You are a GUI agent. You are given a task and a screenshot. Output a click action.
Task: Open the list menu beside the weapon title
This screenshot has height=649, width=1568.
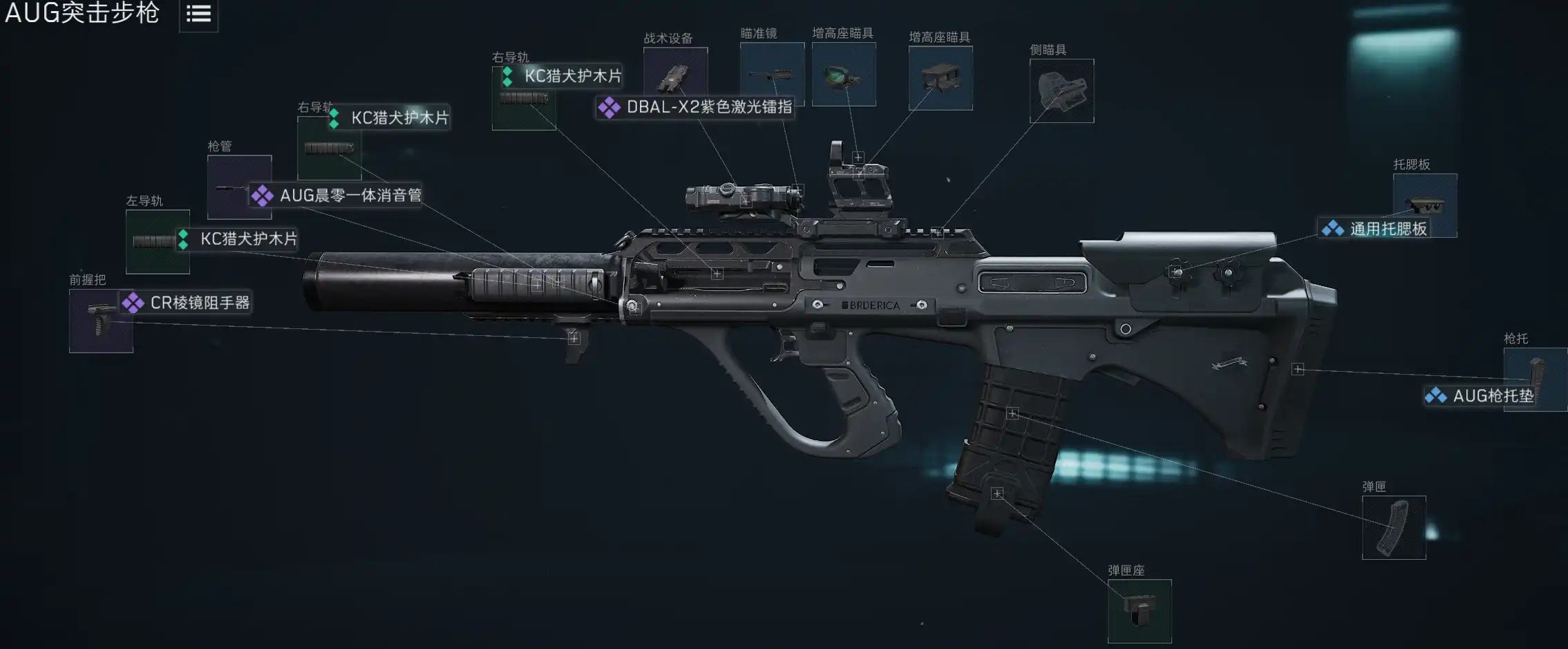coord(198,14)
